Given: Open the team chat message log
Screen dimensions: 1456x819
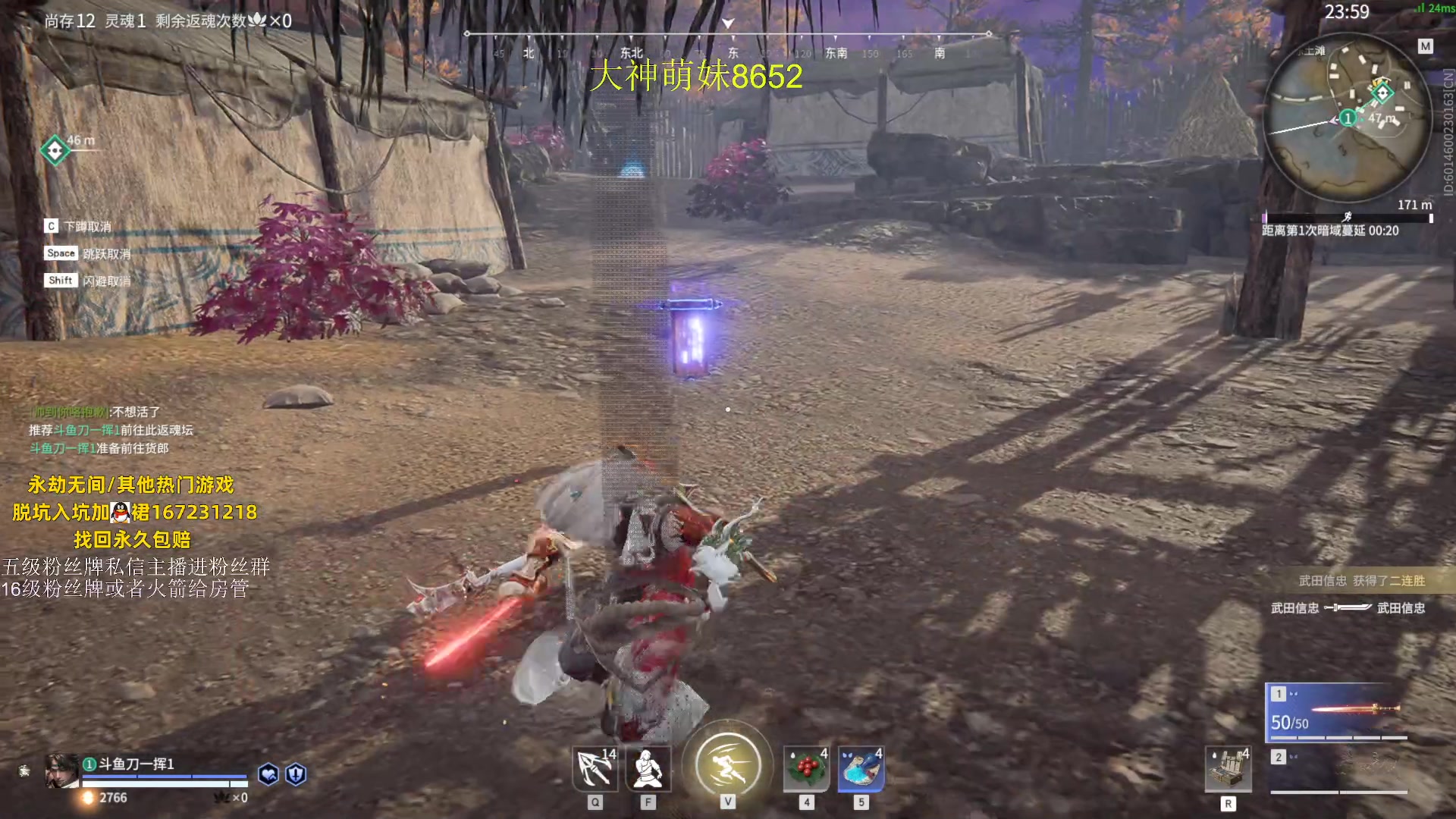Looking at the screenshot, I should coord(111,430).
